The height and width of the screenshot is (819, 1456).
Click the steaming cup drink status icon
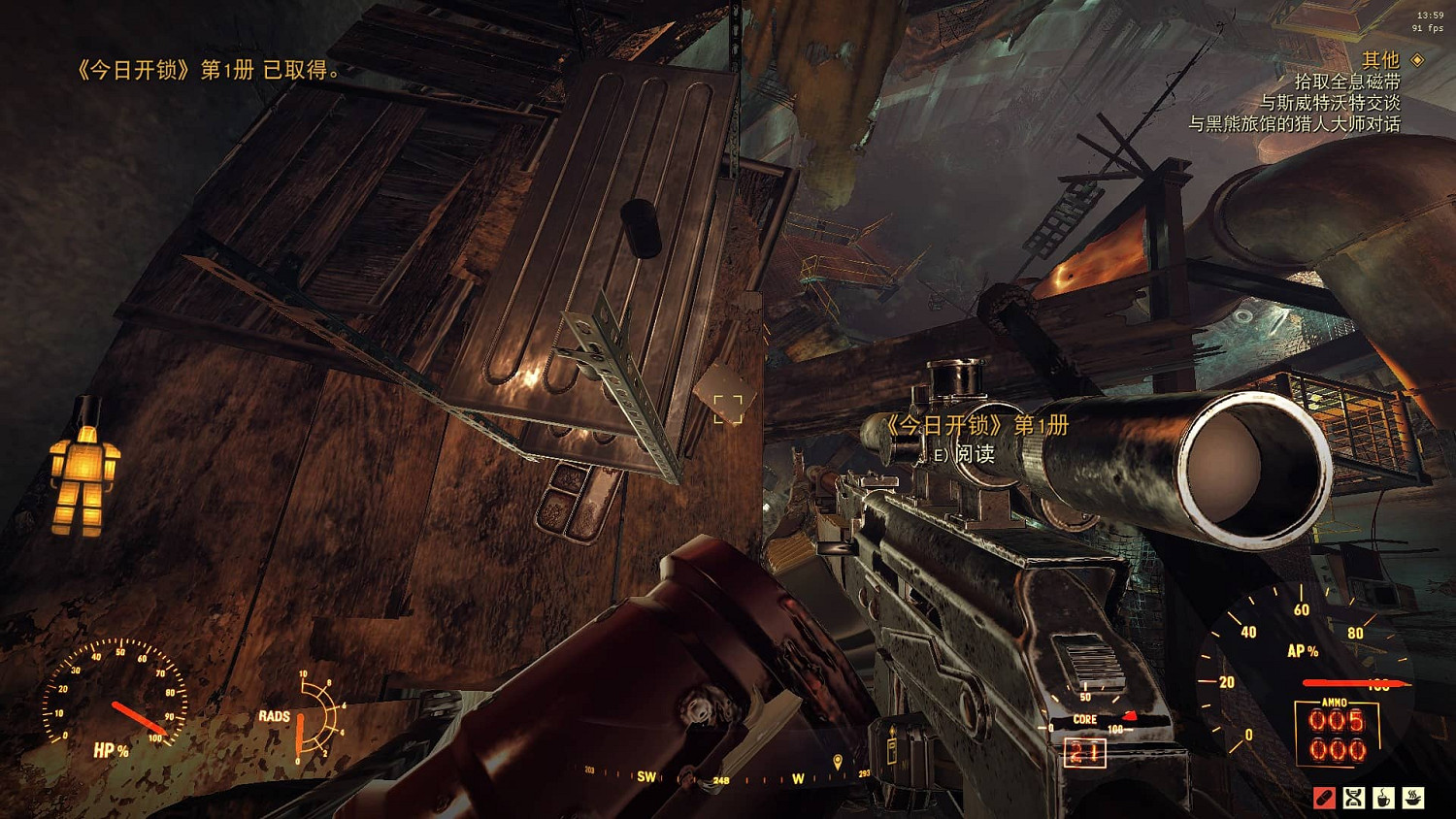coord(1384,798)
